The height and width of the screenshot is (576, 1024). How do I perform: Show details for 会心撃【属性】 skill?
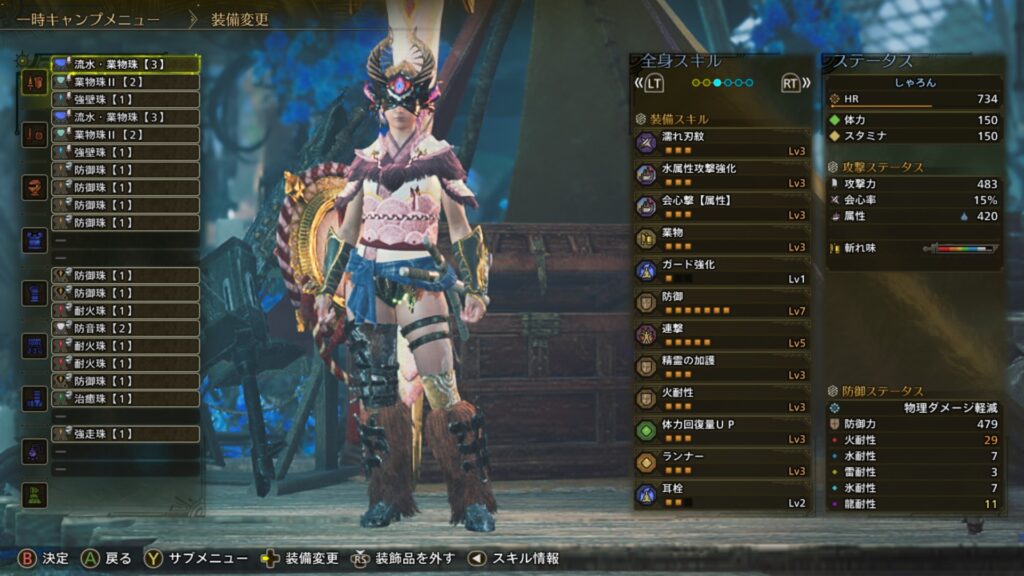(721, 207)
